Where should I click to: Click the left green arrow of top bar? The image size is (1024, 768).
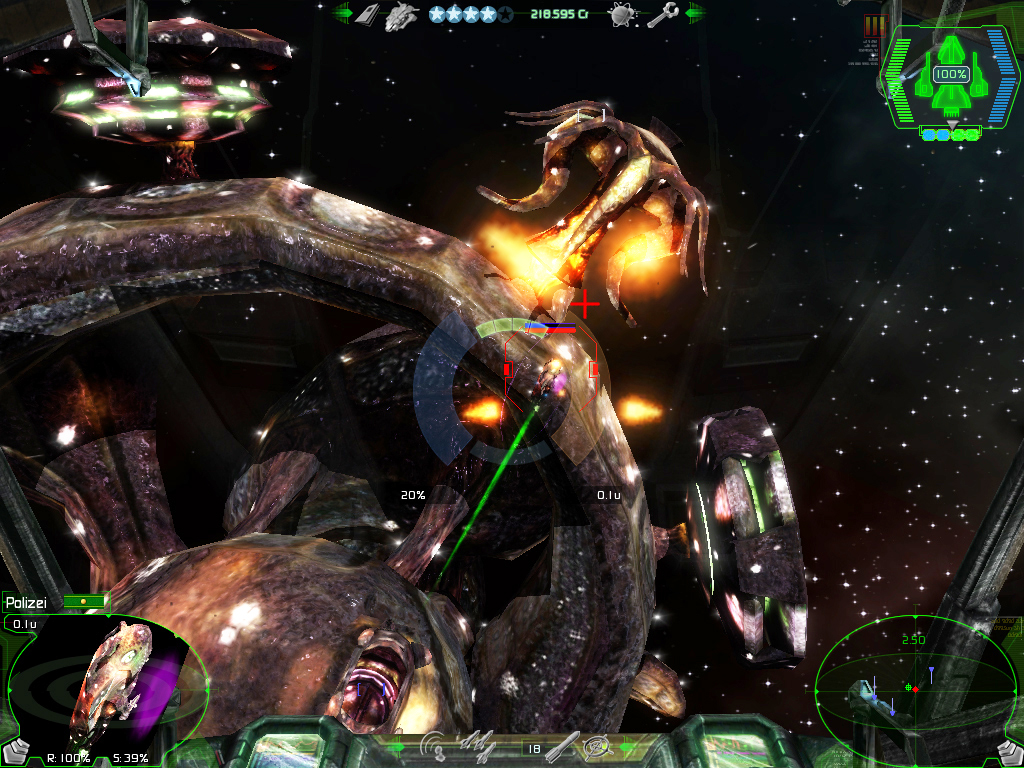point(342,14)
